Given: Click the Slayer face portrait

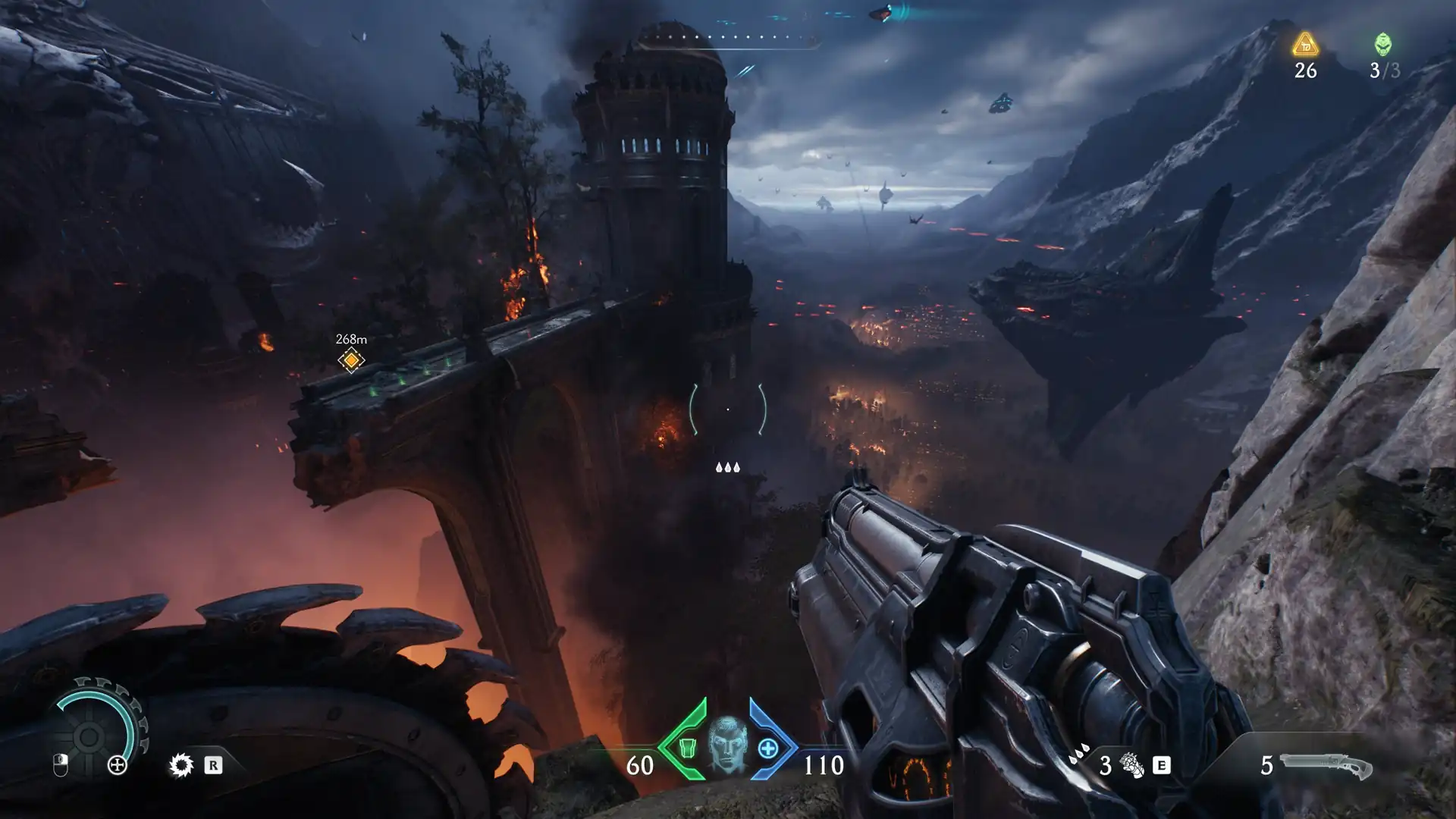Looking at the screenshot, I should [727, 745].
